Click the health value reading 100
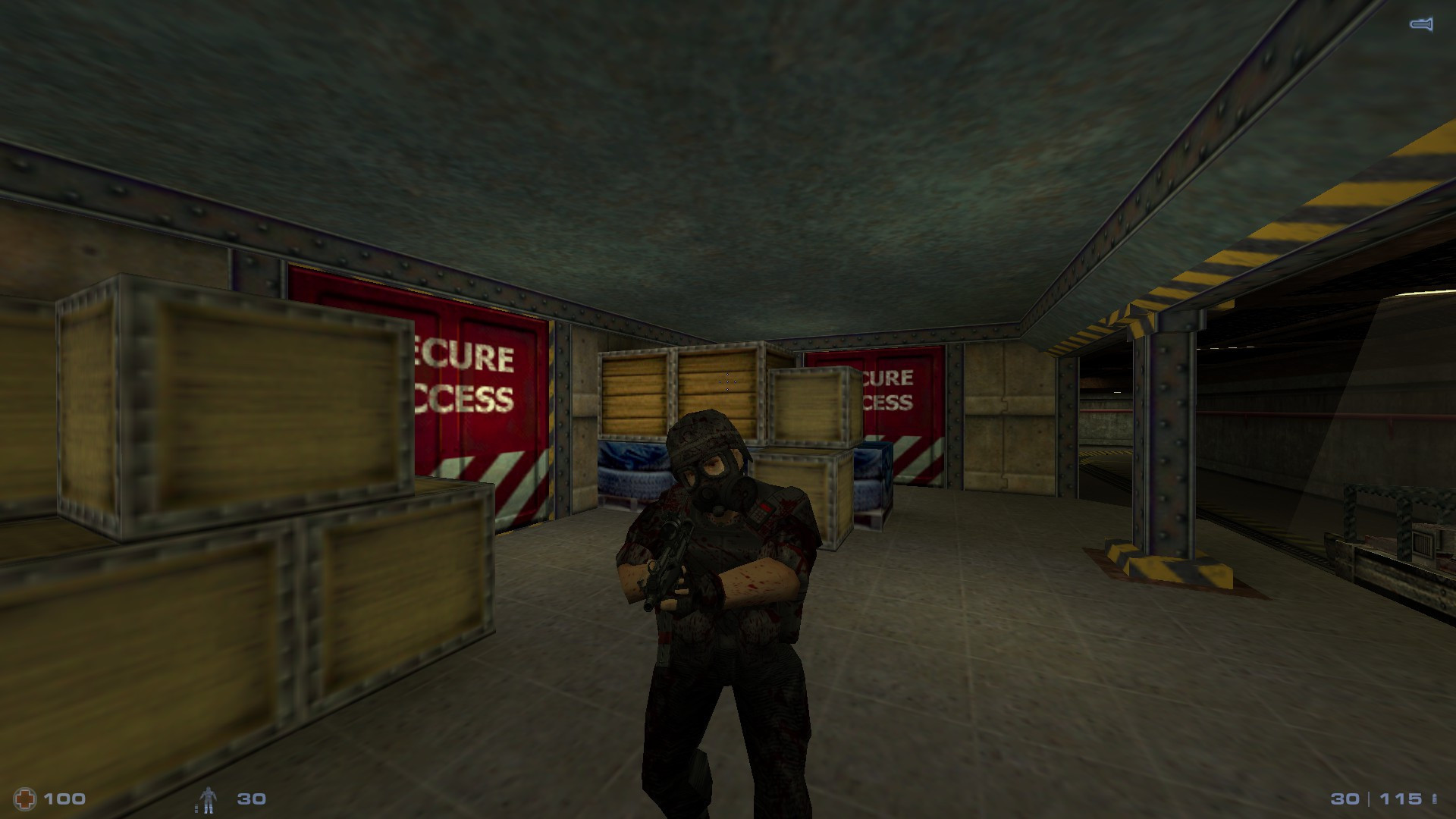This screenshot has height=819, width=1456. tap(64, 798)
